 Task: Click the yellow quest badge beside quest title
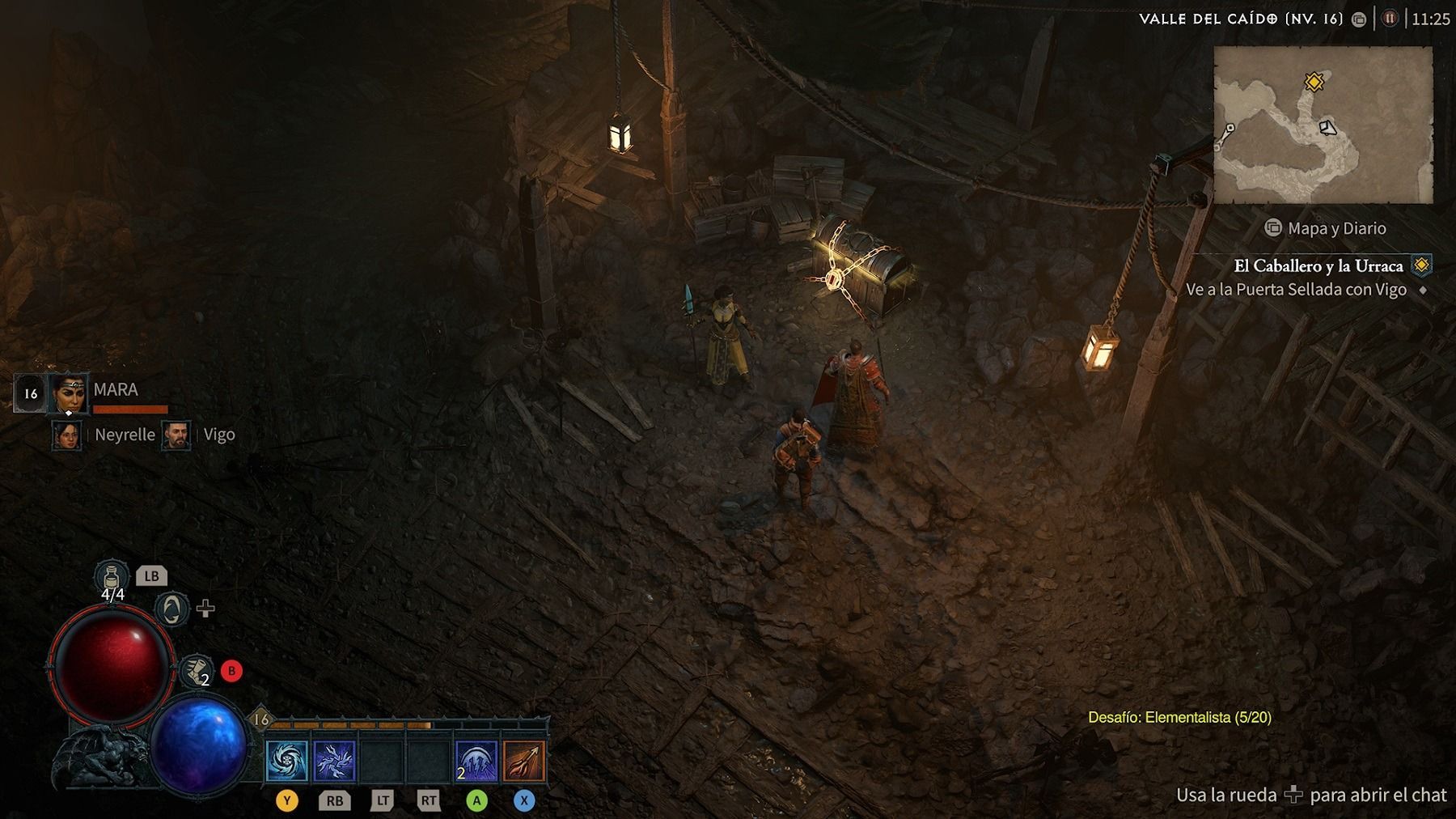[1421, 265]
